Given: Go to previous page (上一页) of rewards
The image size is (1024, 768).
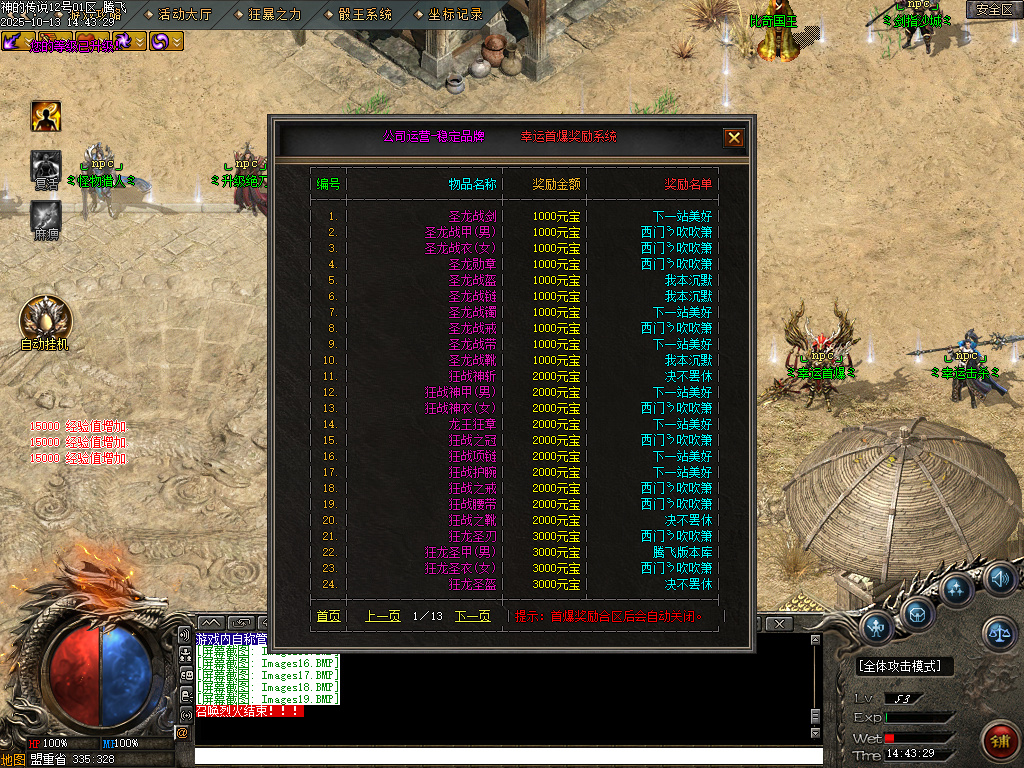Looking at the screenshot, I should coord(382,617).
